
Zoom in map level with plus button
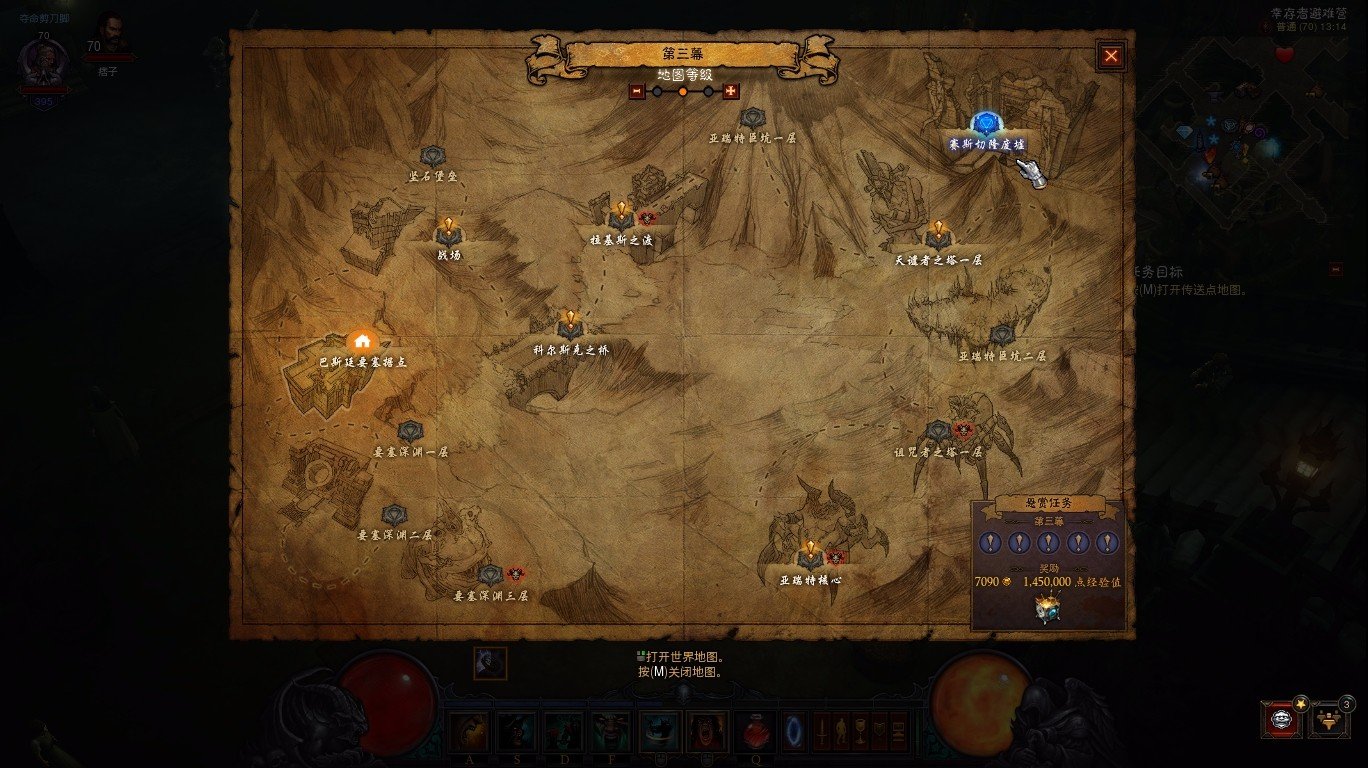point(730,91)
